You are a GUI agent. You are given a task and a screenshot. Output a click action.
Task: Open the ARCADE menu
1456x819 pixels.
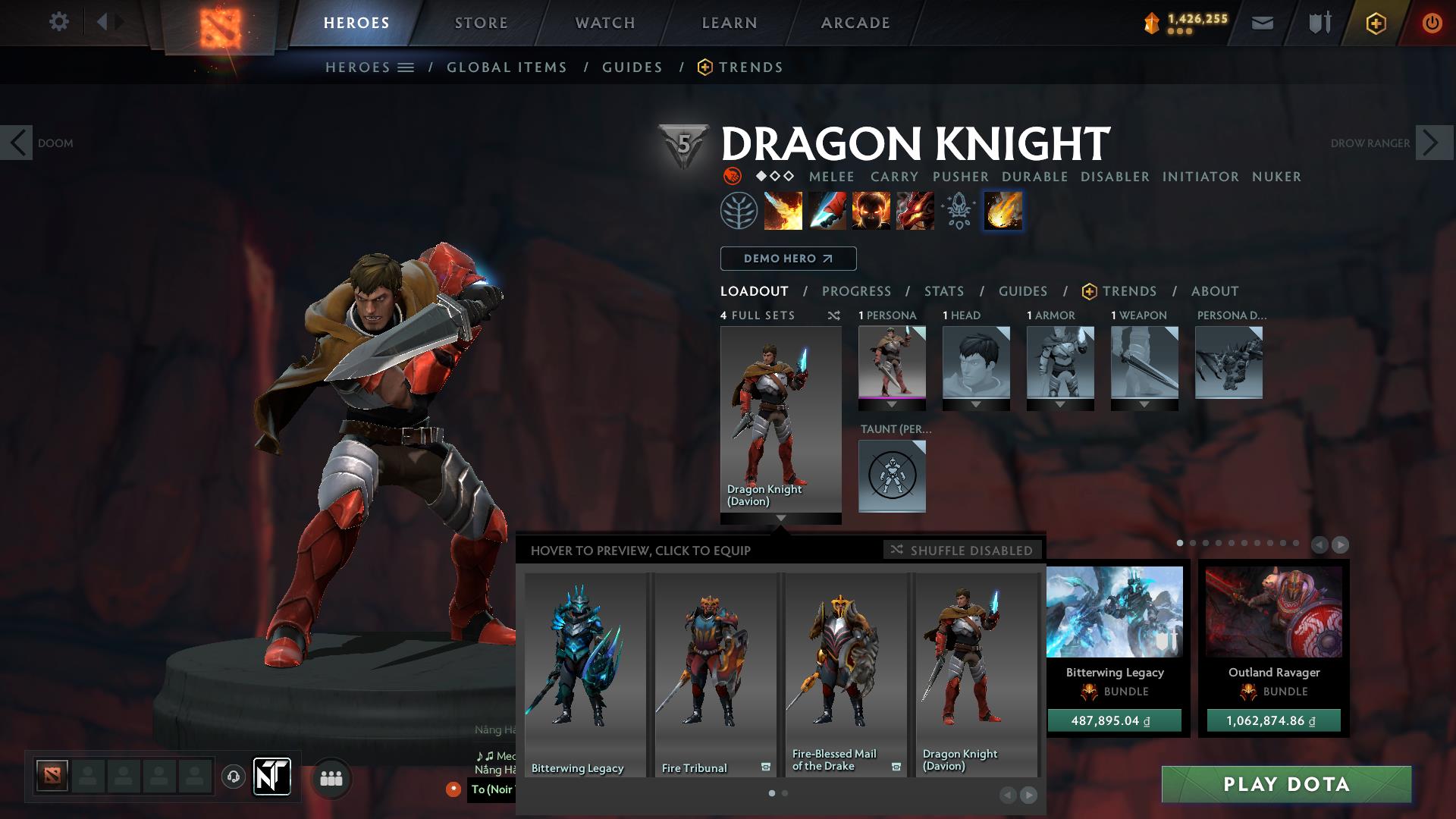[x=855, y=22]
